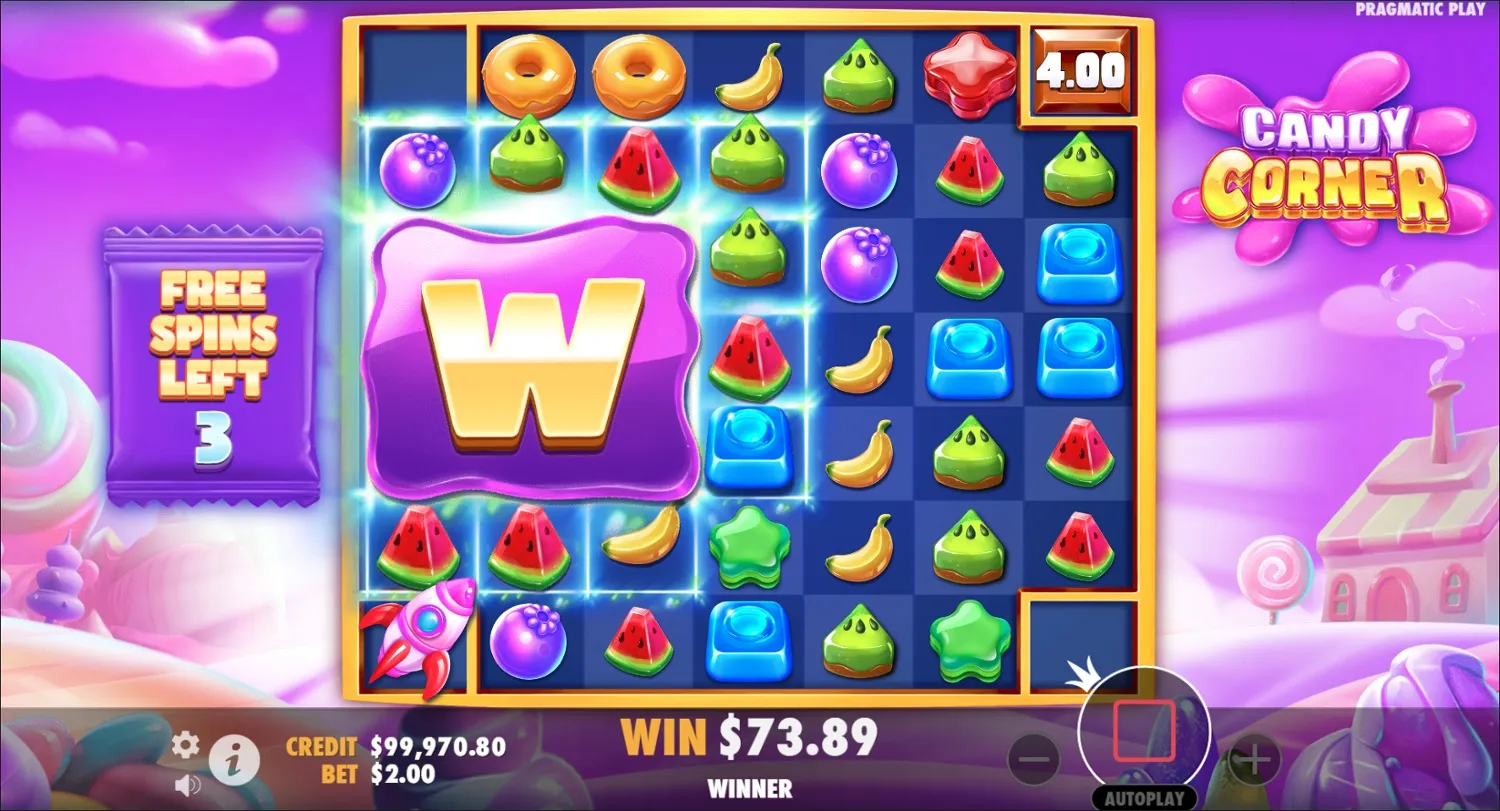Open the paytable info screen
This screenshot has height=811, width=1500.
(x=236, y=760)
